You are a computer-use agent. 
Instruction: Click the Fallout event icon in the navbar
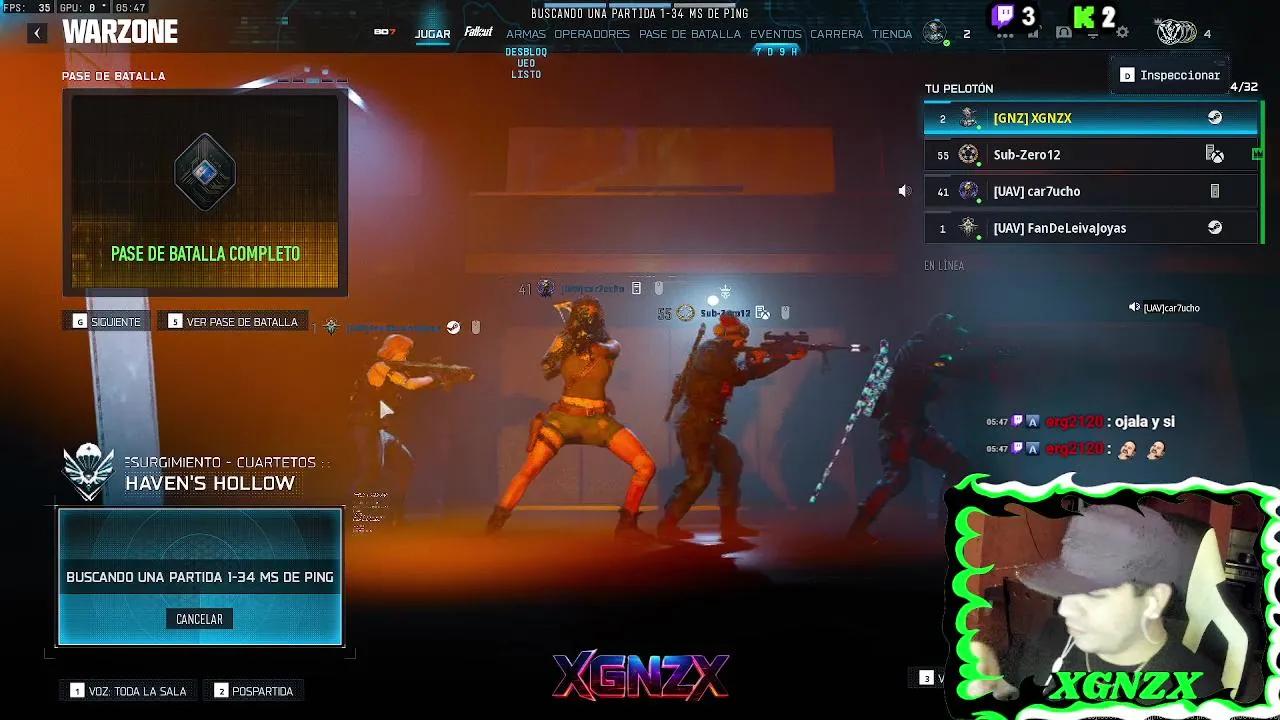pos(478,32)
